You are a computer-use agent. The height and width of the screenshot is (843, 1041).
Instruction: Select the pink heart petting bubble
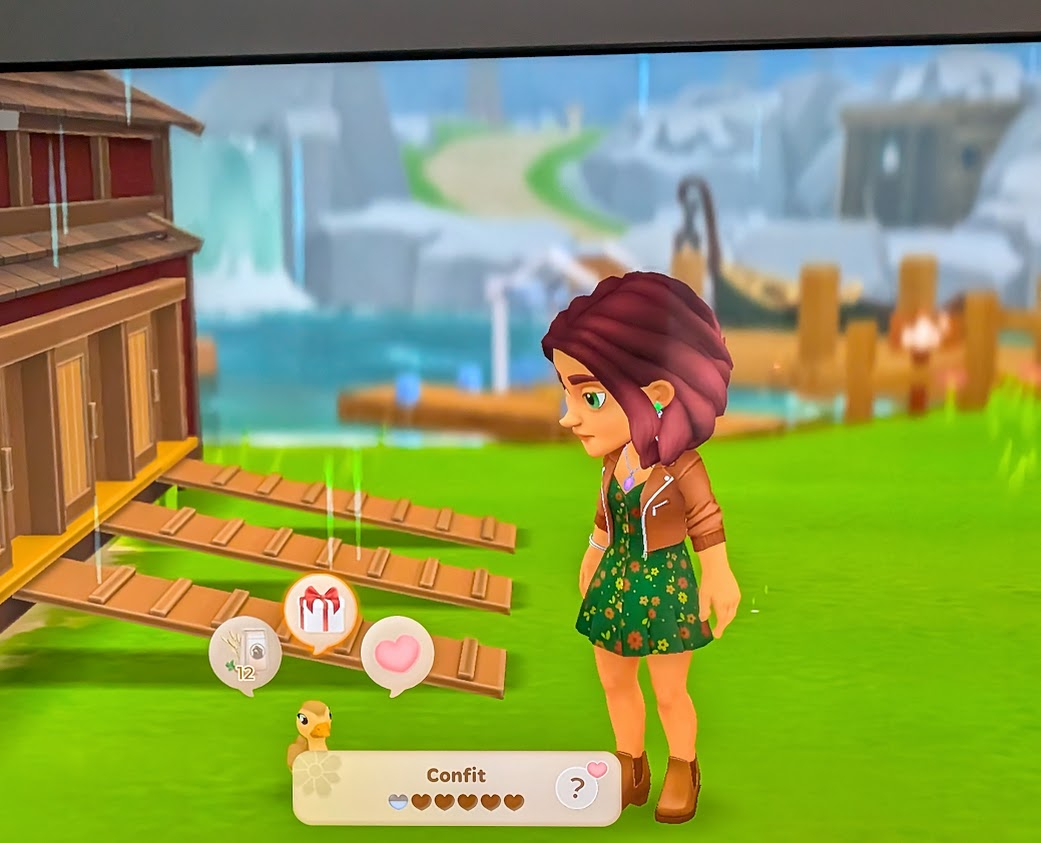(396, 653)
